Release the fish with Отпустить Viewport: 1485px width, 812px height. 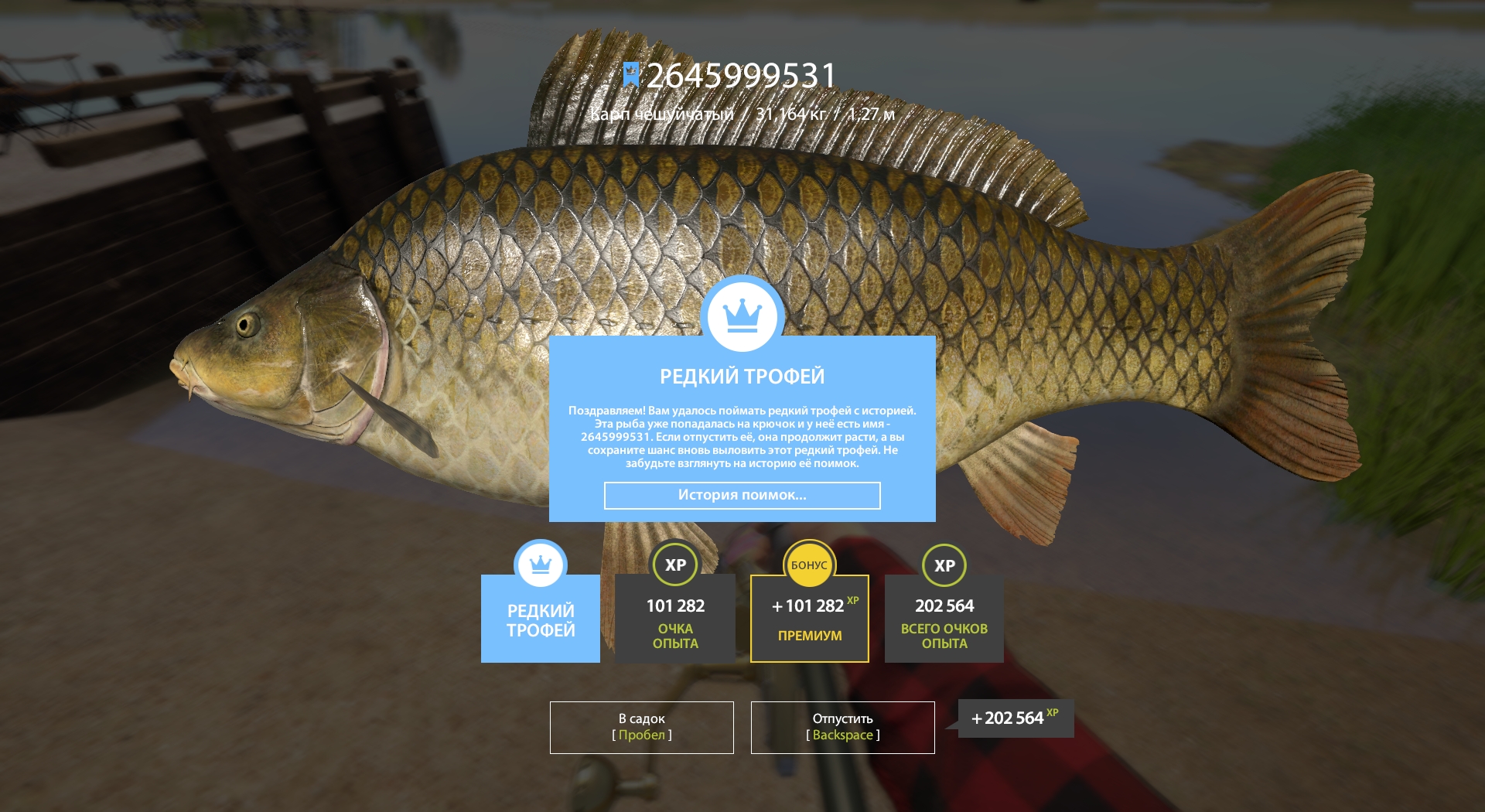[842, 727]
